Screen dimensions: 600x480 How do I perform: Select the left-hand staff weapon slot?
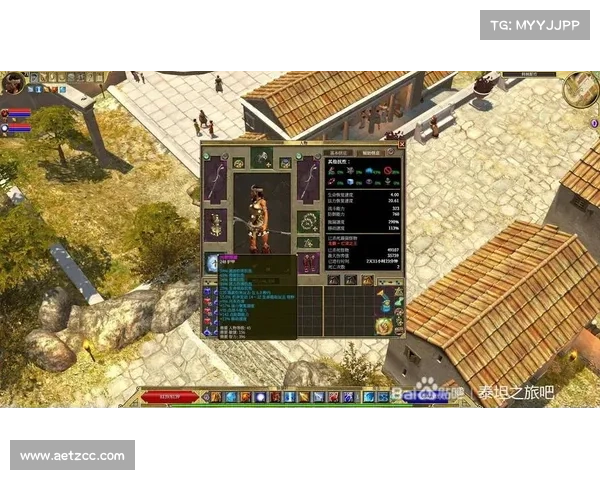[217, 178]
